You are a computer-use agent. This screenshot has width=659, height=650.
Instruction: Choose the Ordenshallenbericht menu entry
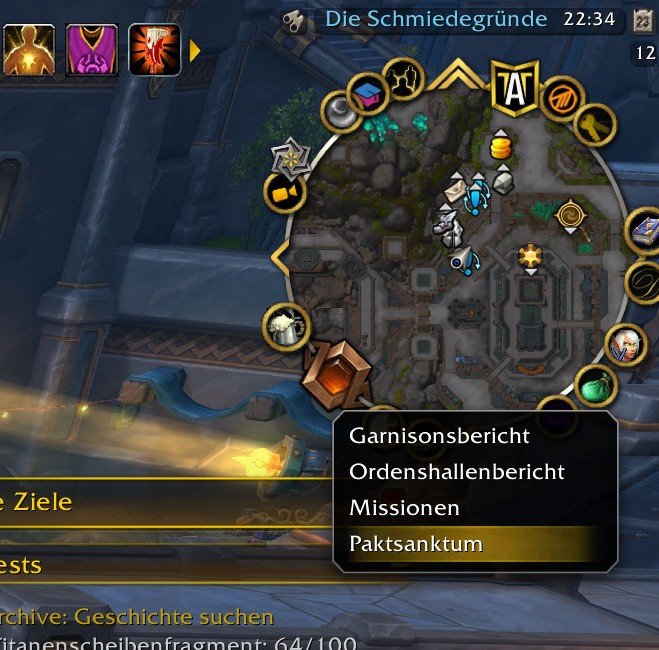456,472
